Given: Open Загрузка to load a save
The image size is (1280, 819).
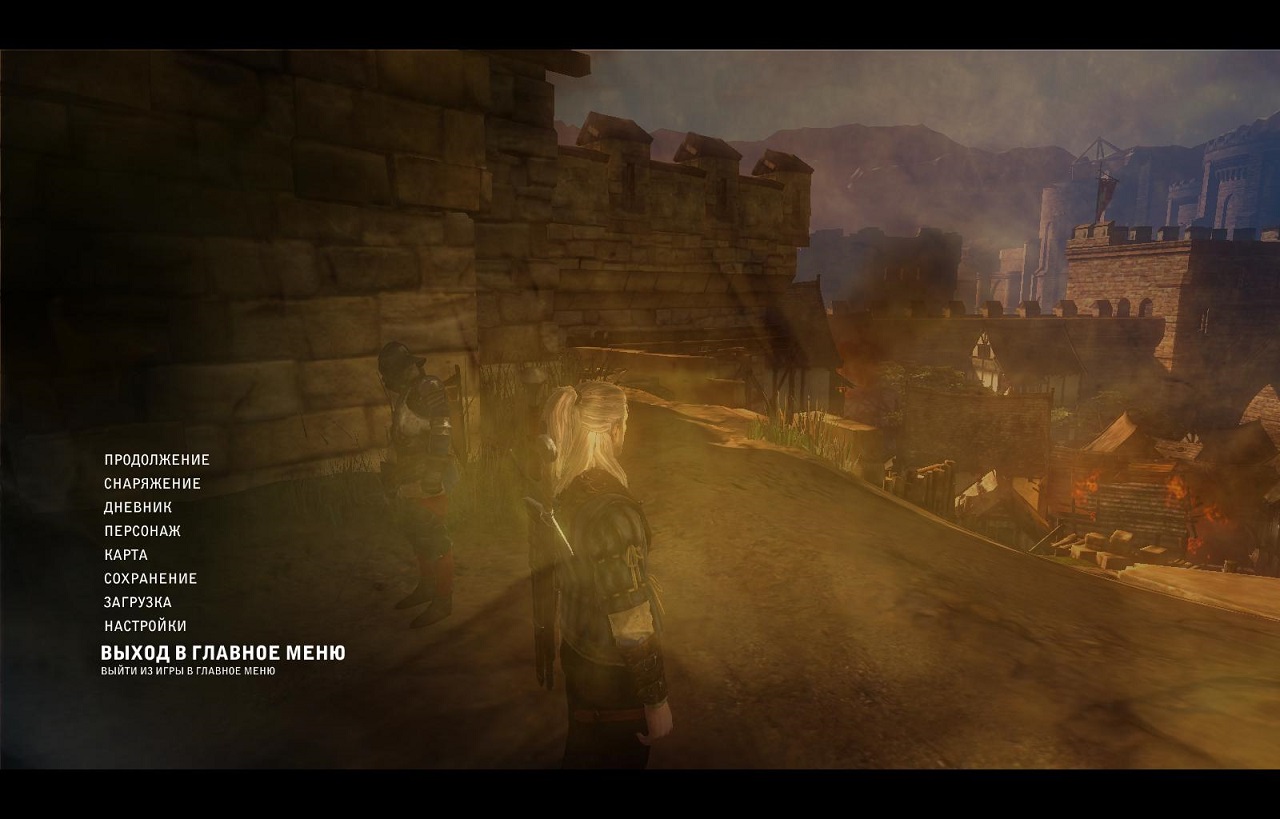Looking at the screenshot, I should coord(138,603).
